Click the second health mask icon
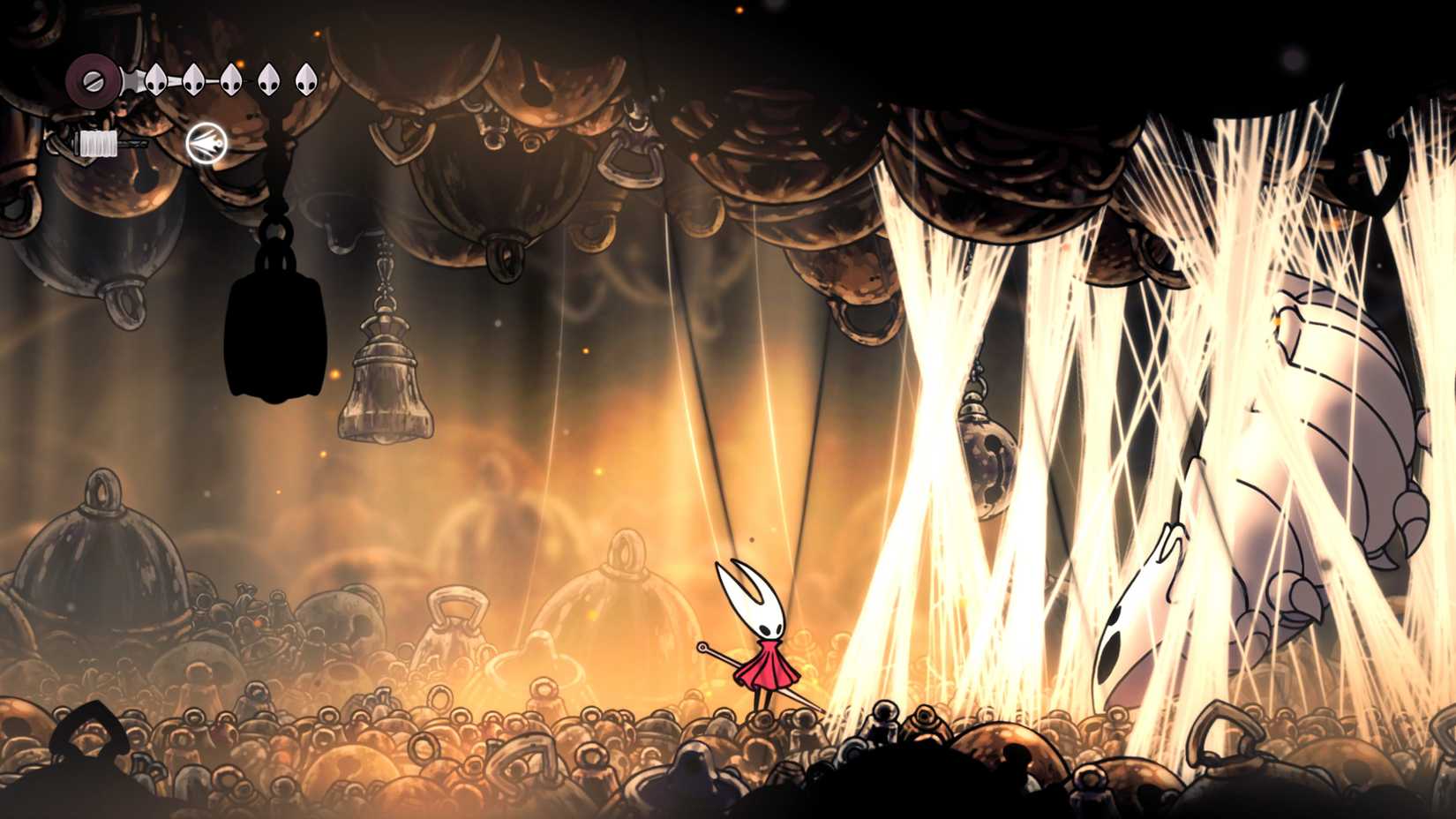Viewport: 1456px width, 819px height. (194, 79)
